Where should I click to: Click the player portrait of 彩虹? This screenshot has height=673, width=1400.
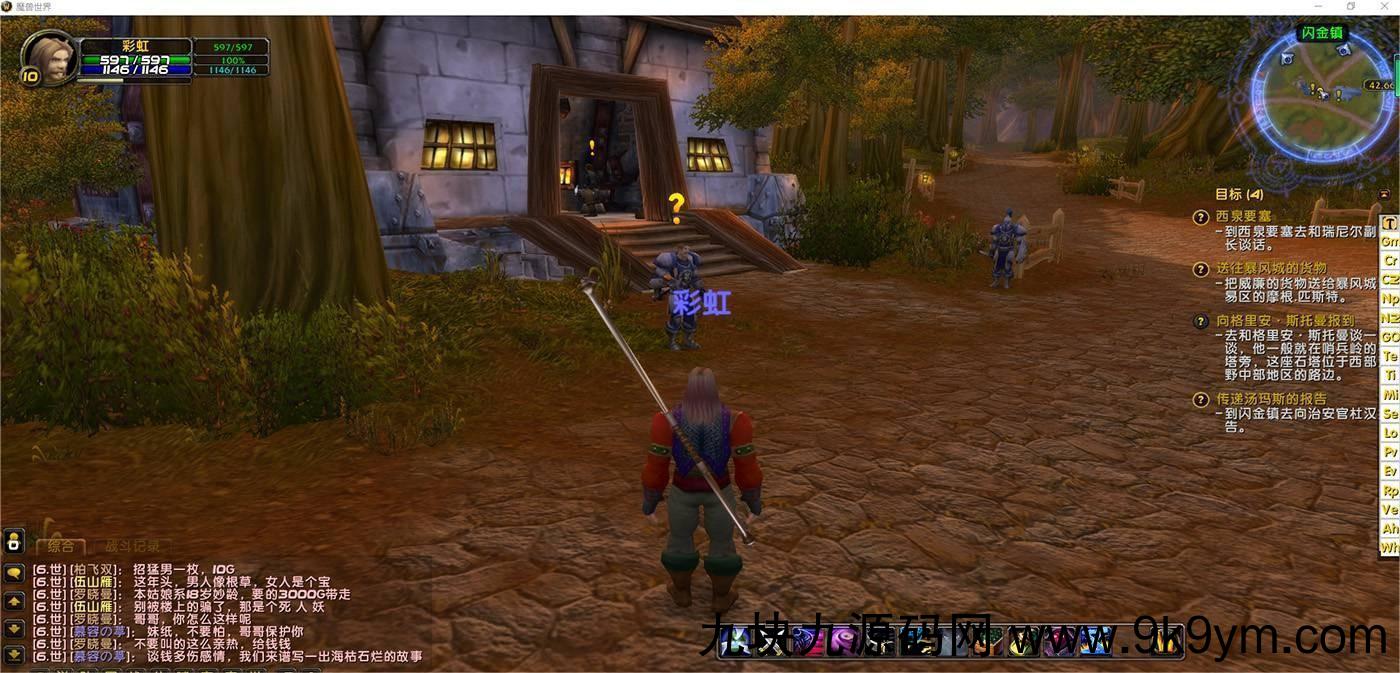click(x=48, y=57)
